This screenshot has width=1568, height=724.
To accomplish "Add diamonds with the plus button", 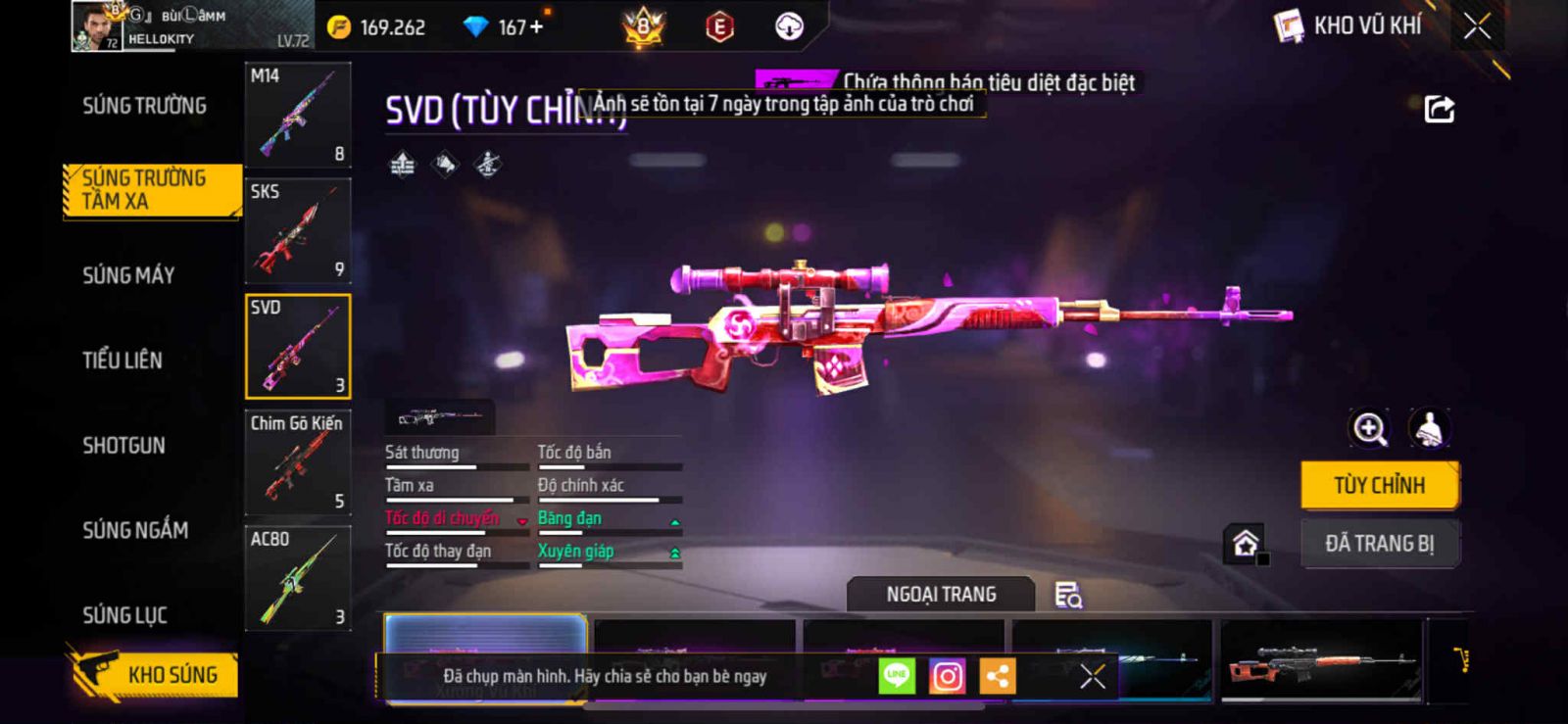I will [536, 27].
